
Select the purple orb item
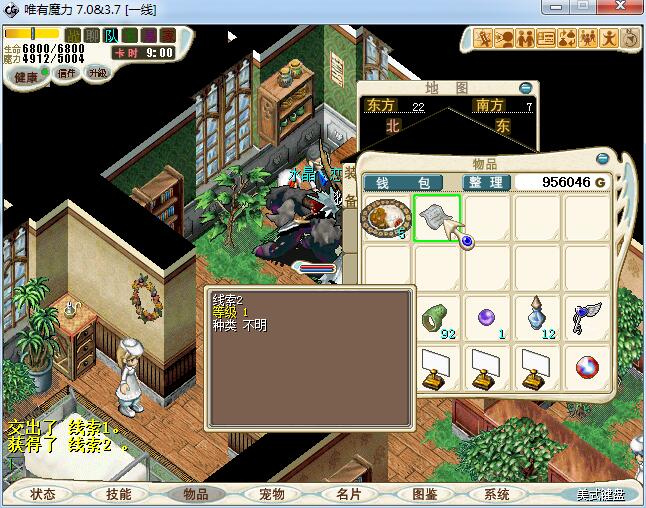(x=487, y=316)
